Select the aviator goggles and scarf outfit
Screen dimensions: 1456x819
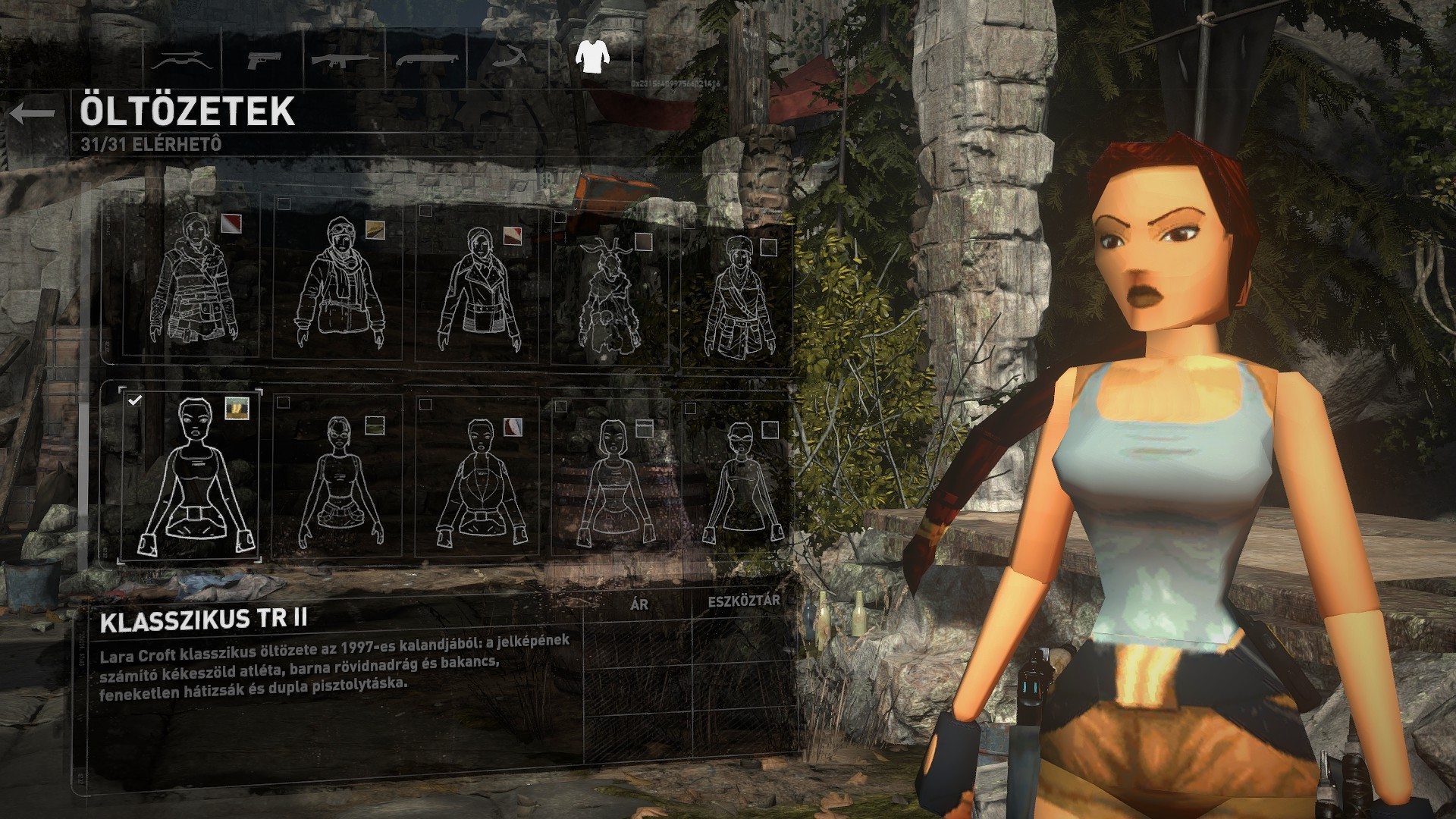340,284
